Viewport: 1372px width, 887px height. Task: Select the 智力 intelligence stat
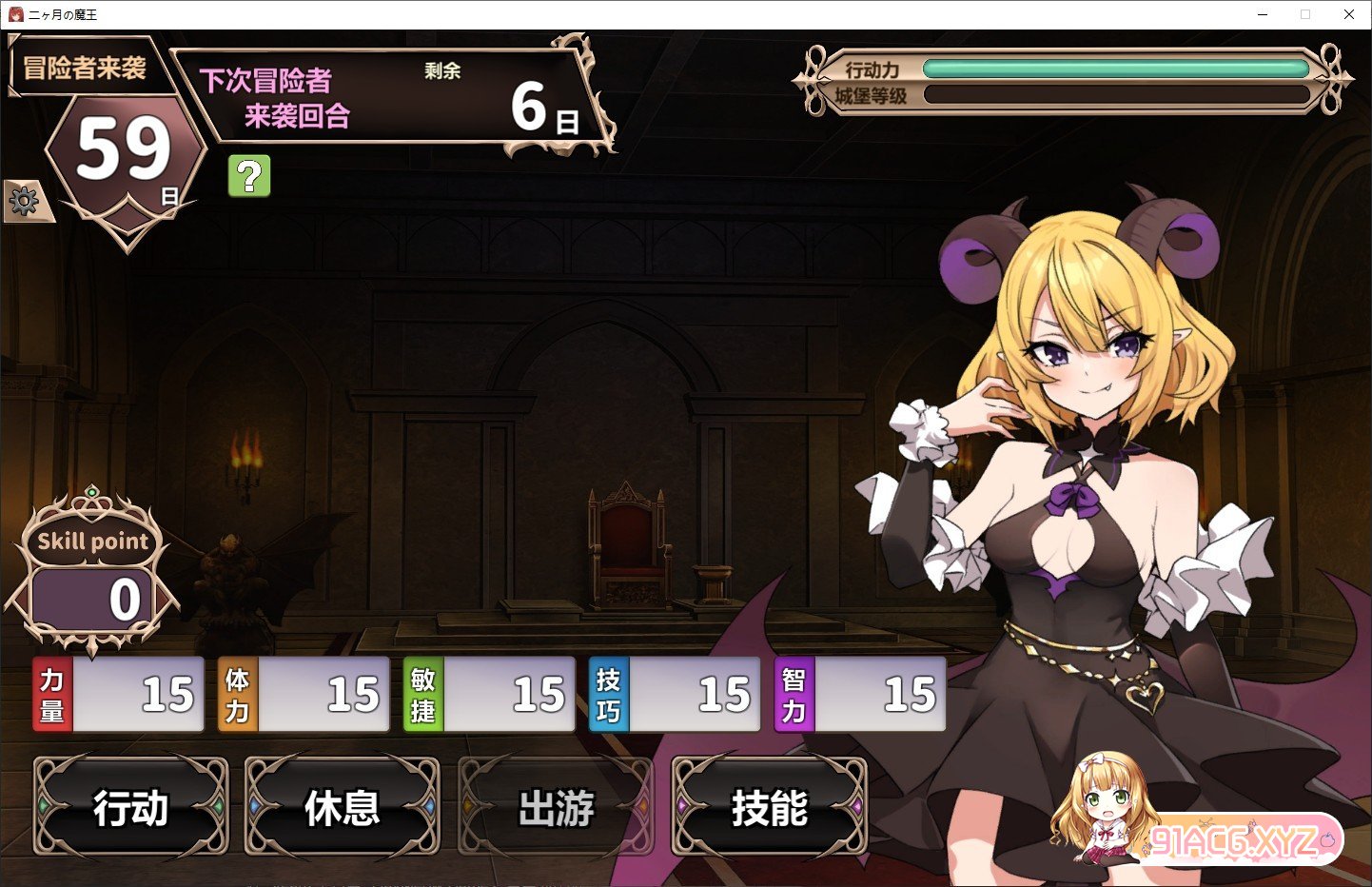[860, 694]
